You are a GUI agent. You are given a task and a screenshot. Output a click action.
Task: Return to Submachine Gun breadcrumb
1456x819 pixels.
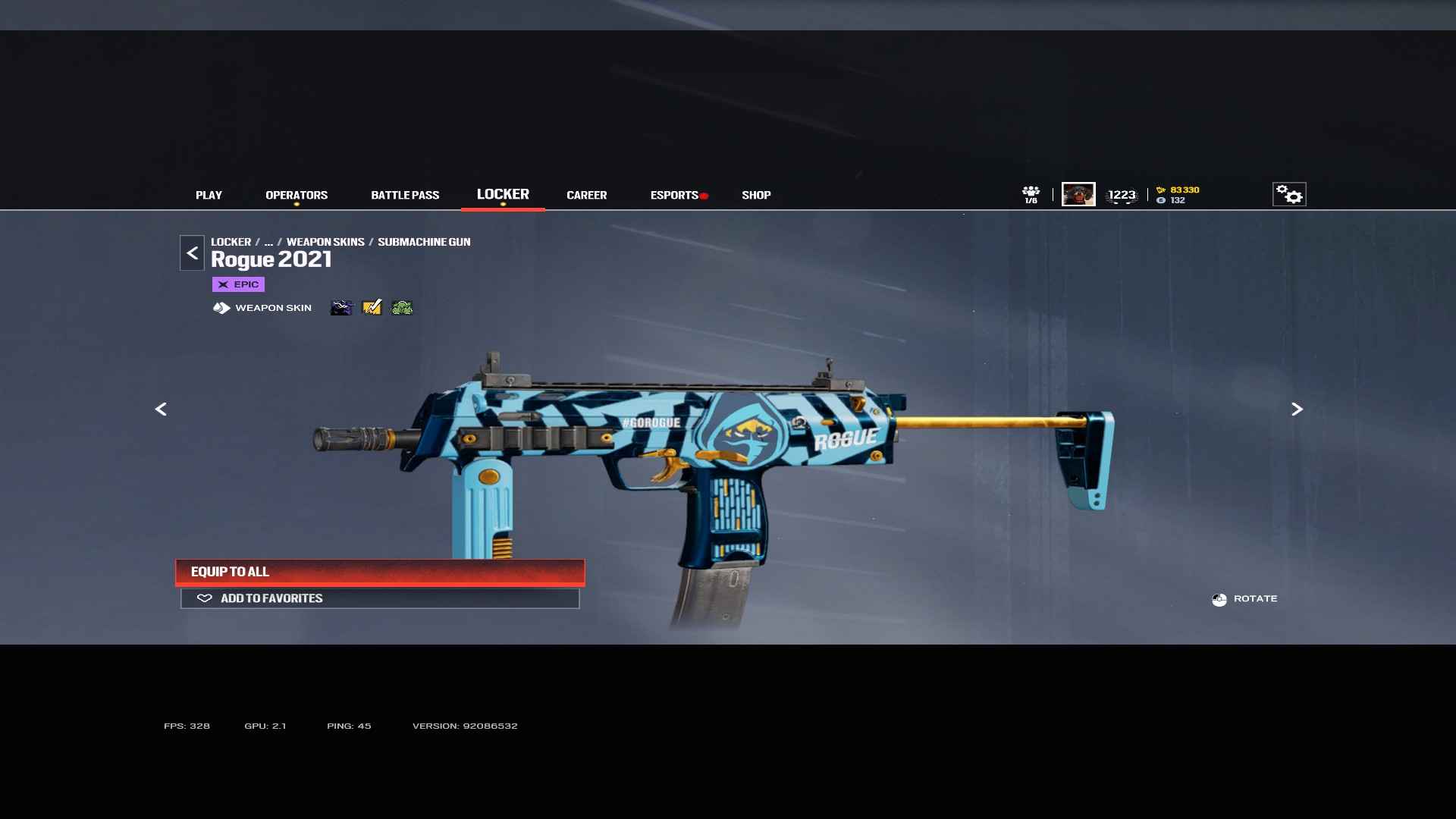pos(424,242)
